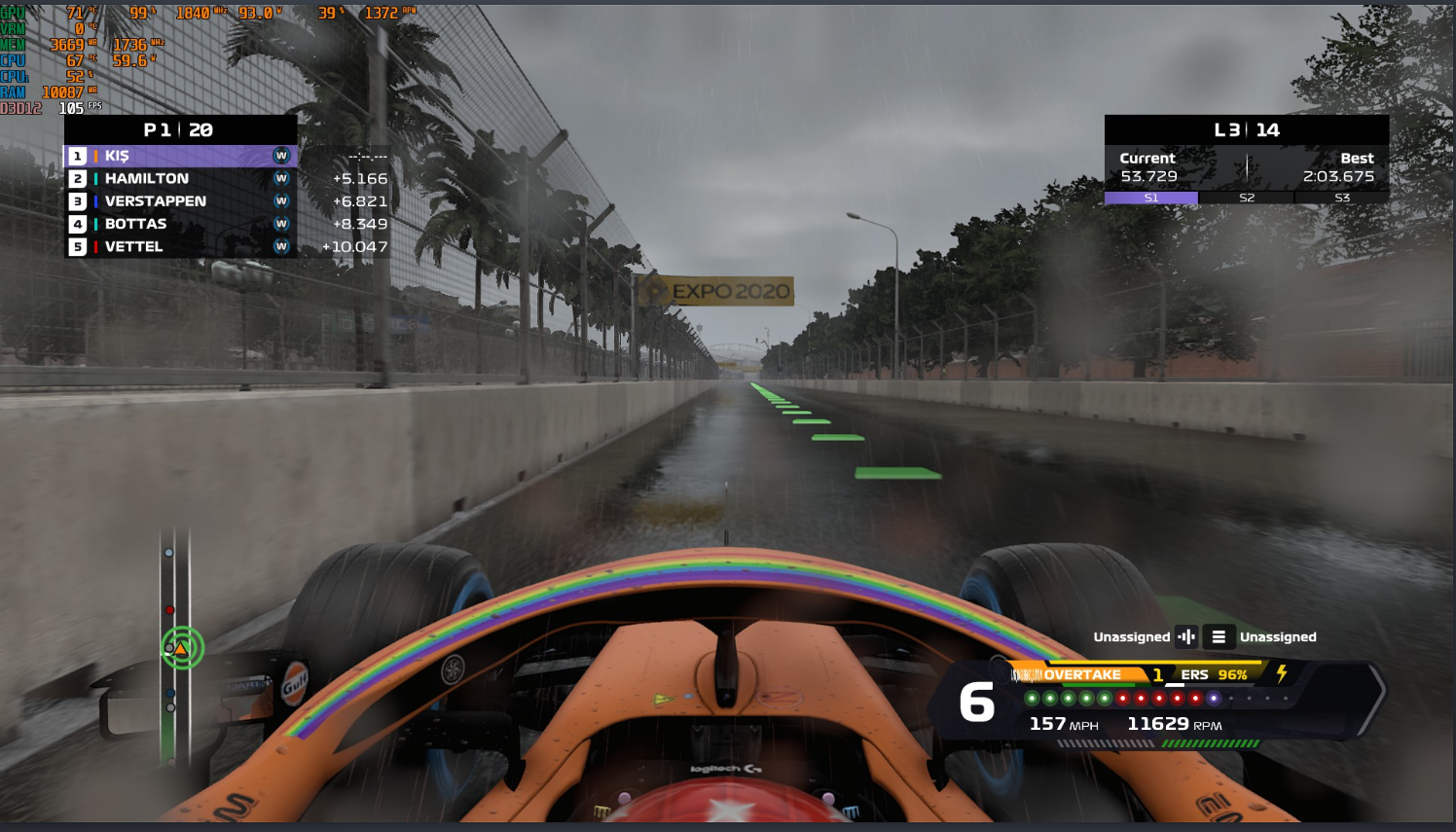
Task: Click the ERS lightning bolt icon
Action: coord(1282,672)
